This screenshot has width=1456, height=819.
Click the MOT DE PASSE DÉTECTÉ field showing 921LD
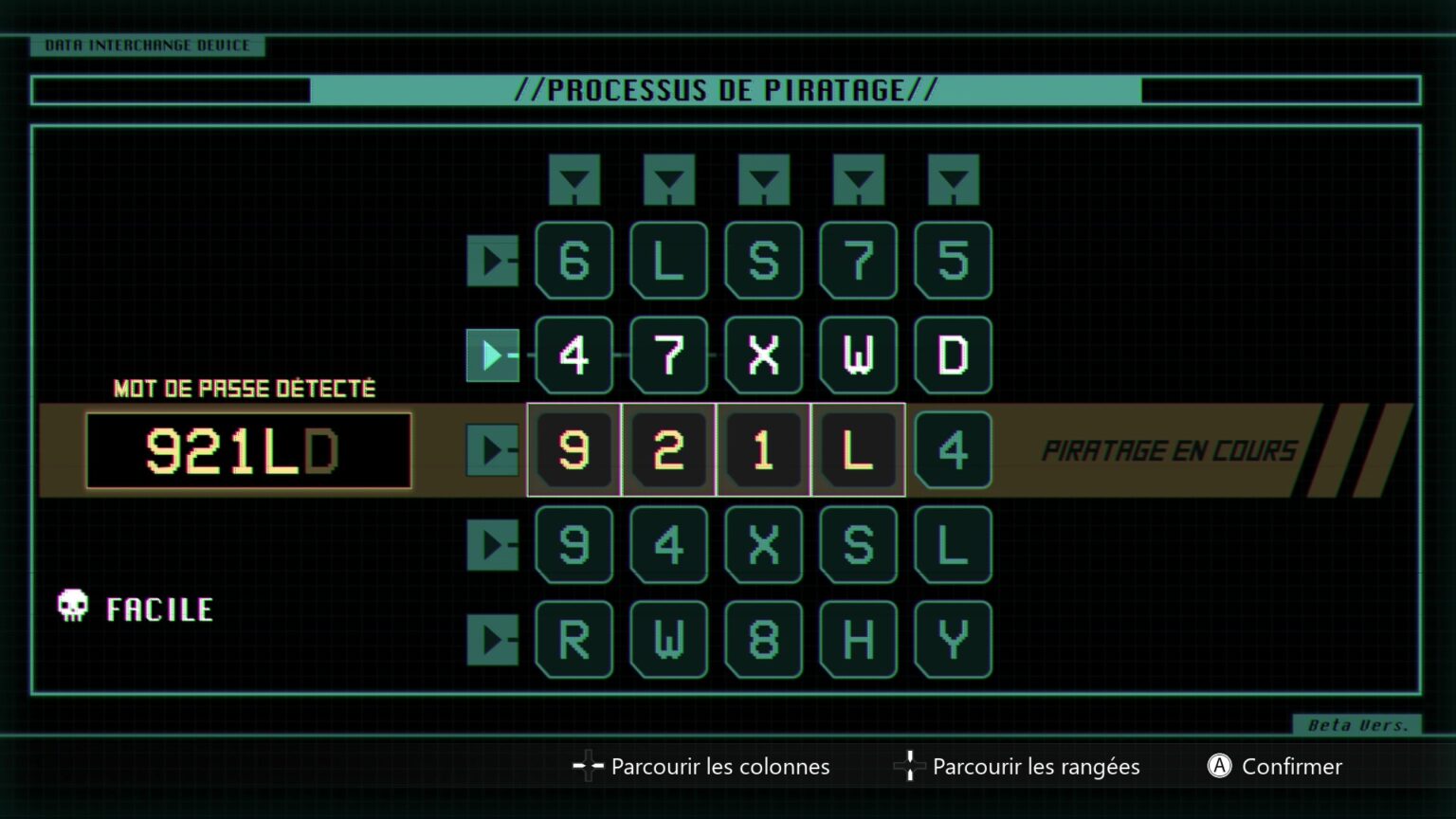click(x=248, y=451)
